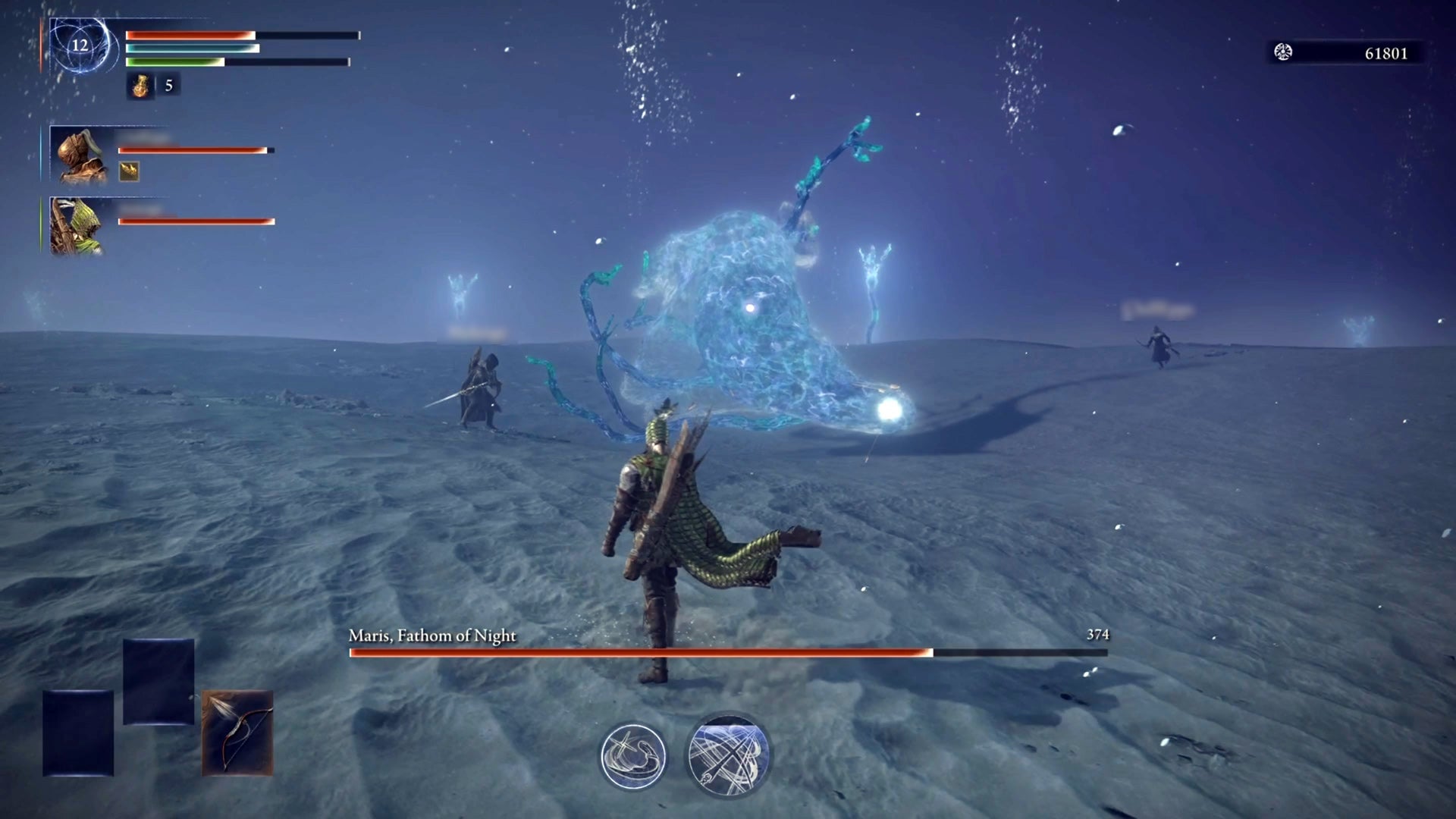Click the gold buff icon under the first ally's health bar
The image size is (1456, 819).
point(129,171)
